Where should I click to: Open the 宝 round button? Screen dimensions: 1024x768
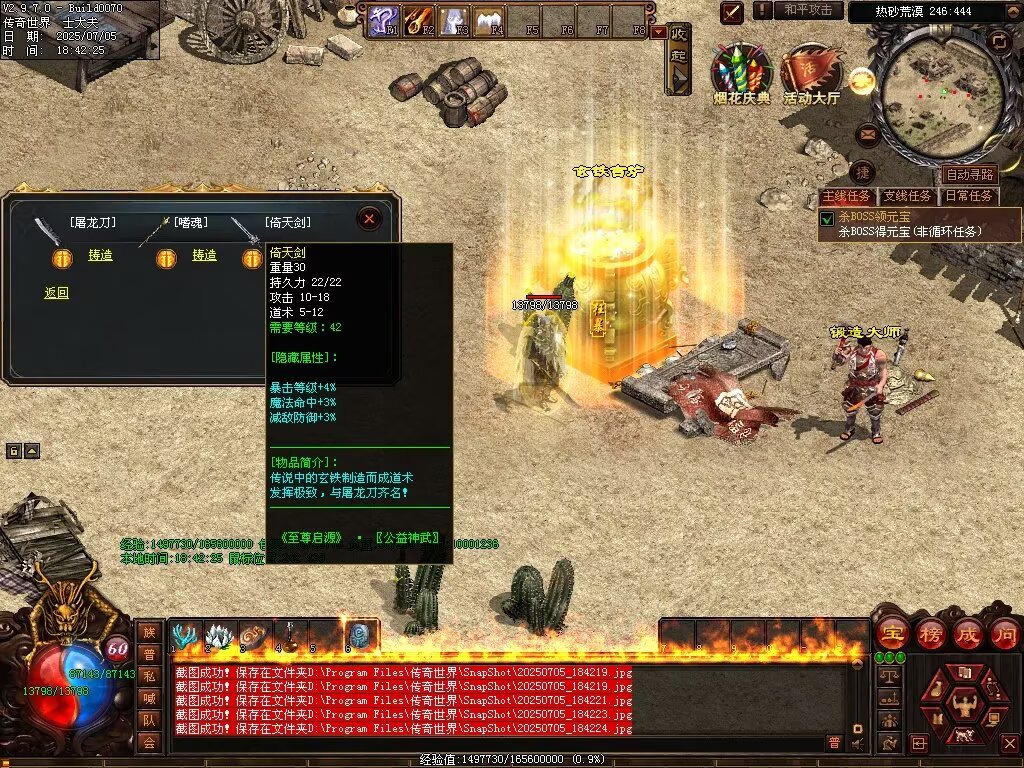(891, 633)
